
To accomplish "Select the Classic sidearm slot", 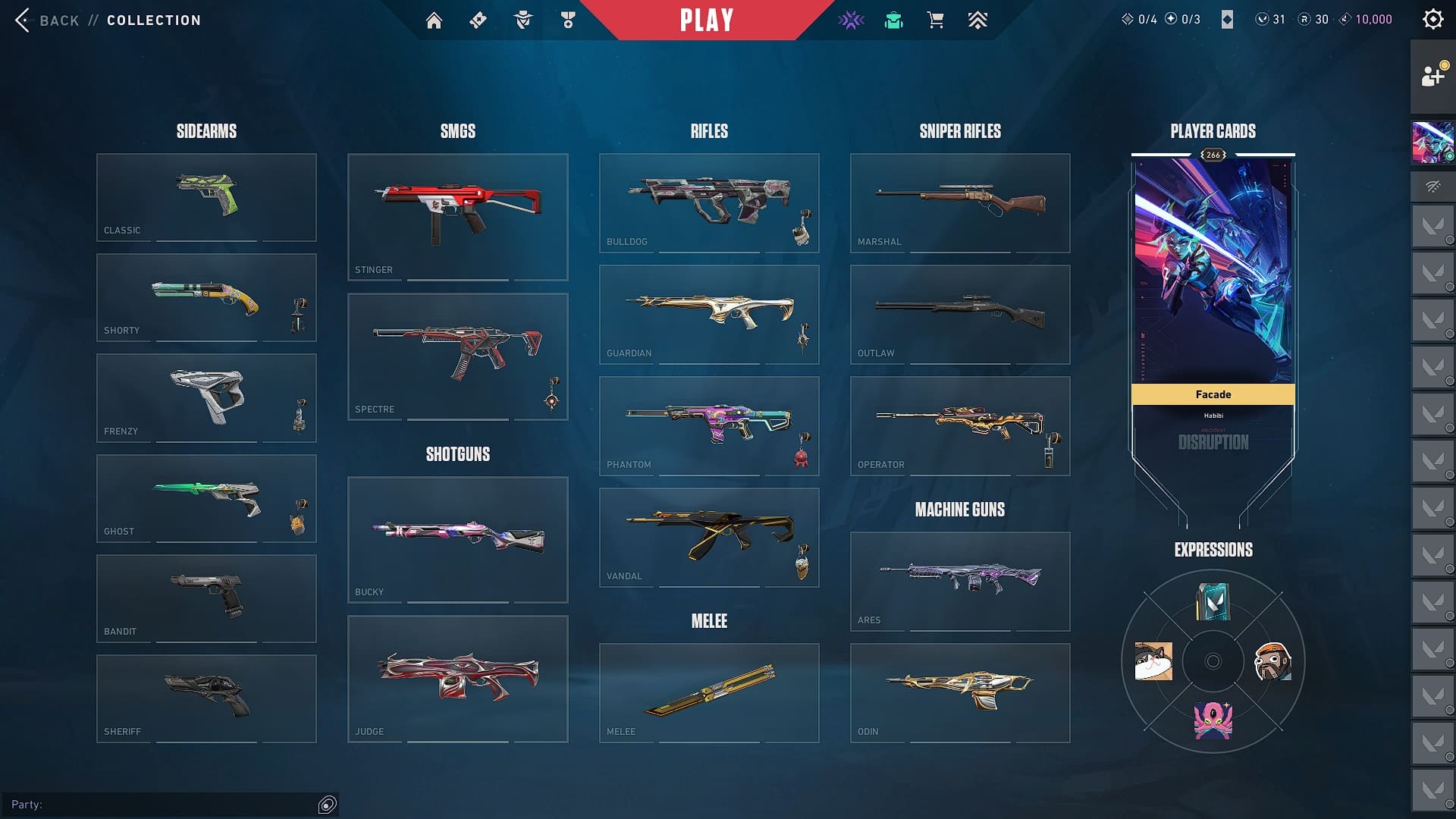I will (x=206, y=197).
